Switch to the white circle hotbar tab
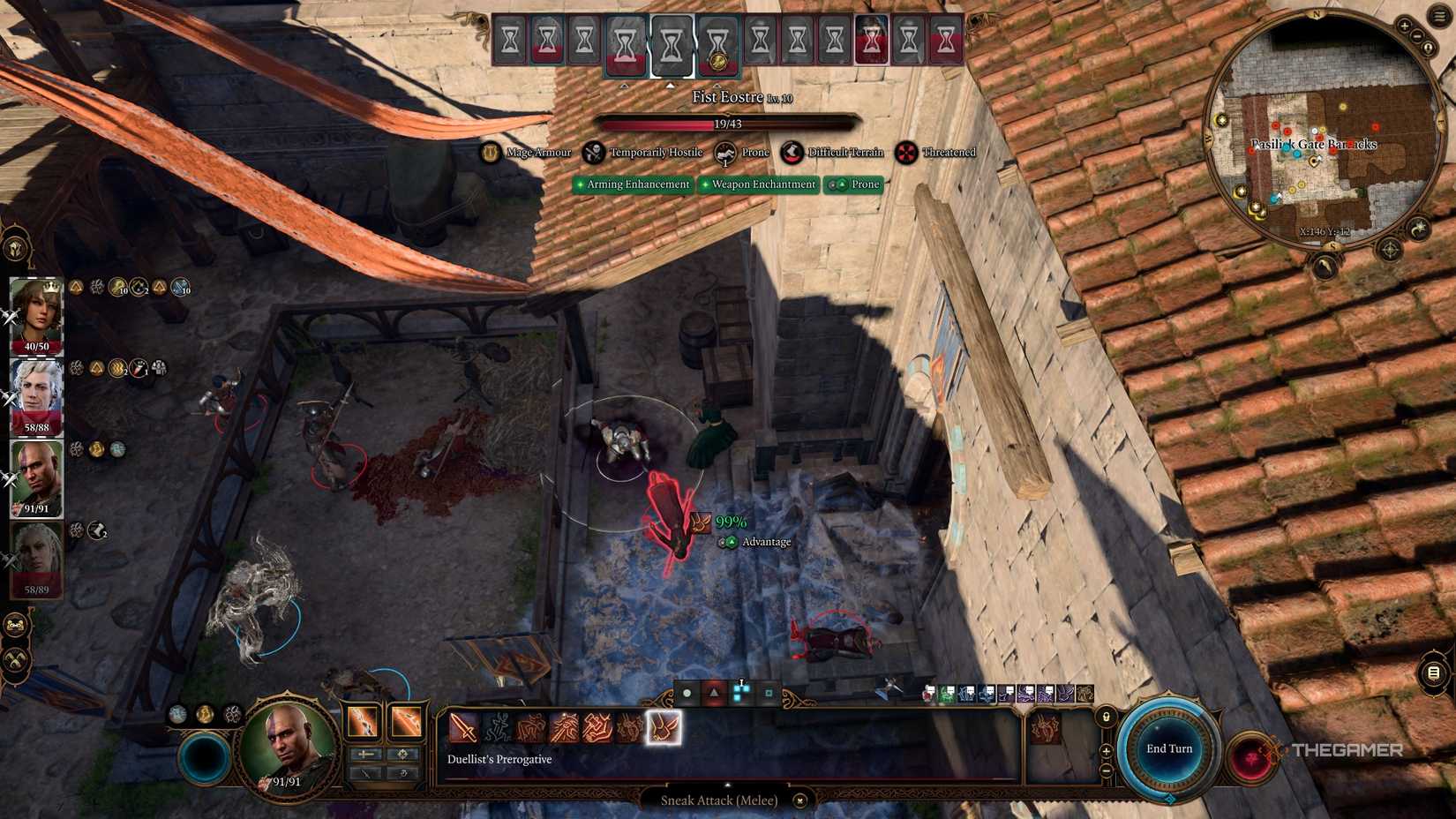The image size is (1456, 819). pos(687,694)
